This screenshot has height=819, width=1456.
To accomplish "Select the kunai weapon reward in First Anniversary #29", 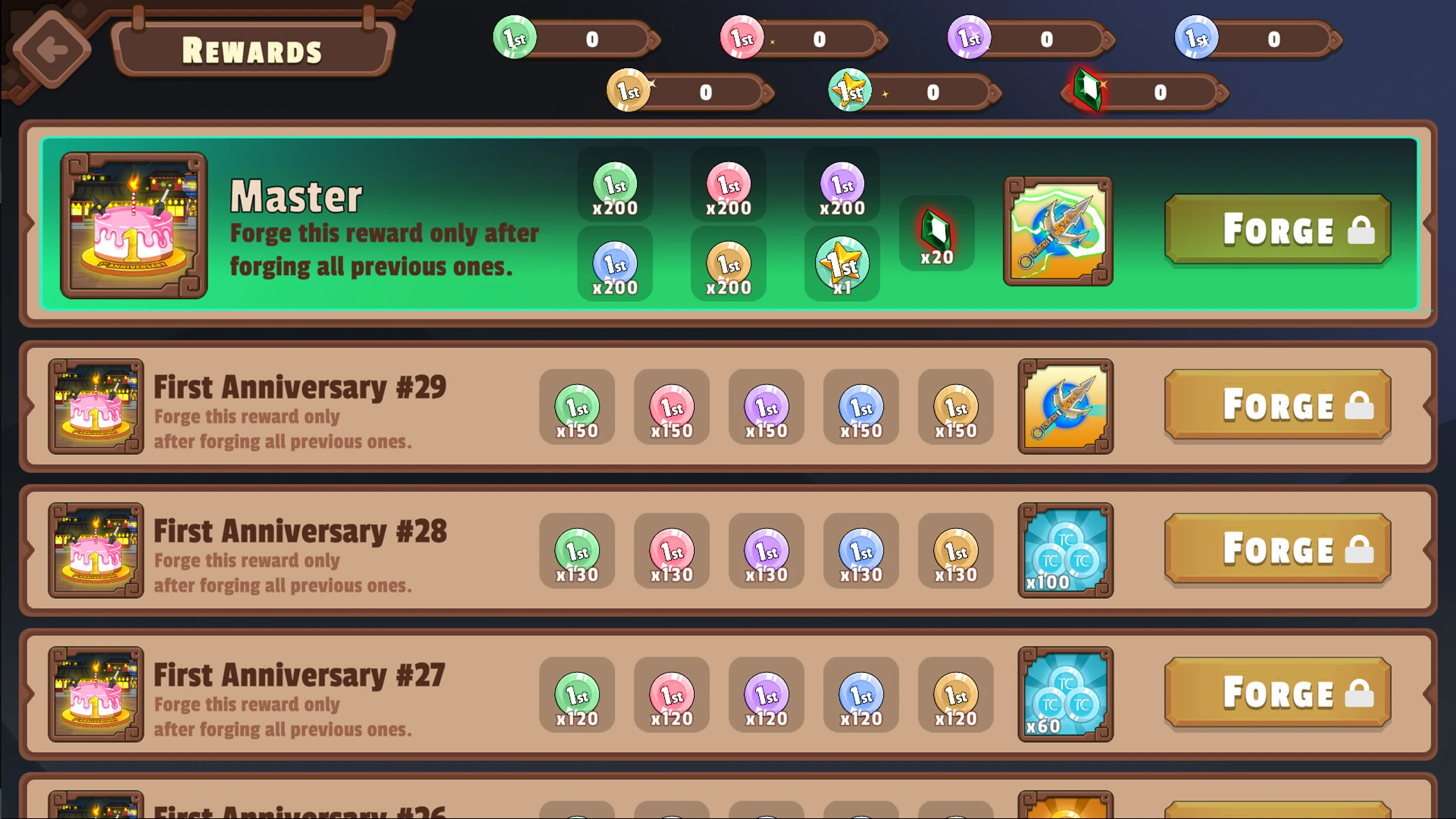I will tap(1066, 407).
